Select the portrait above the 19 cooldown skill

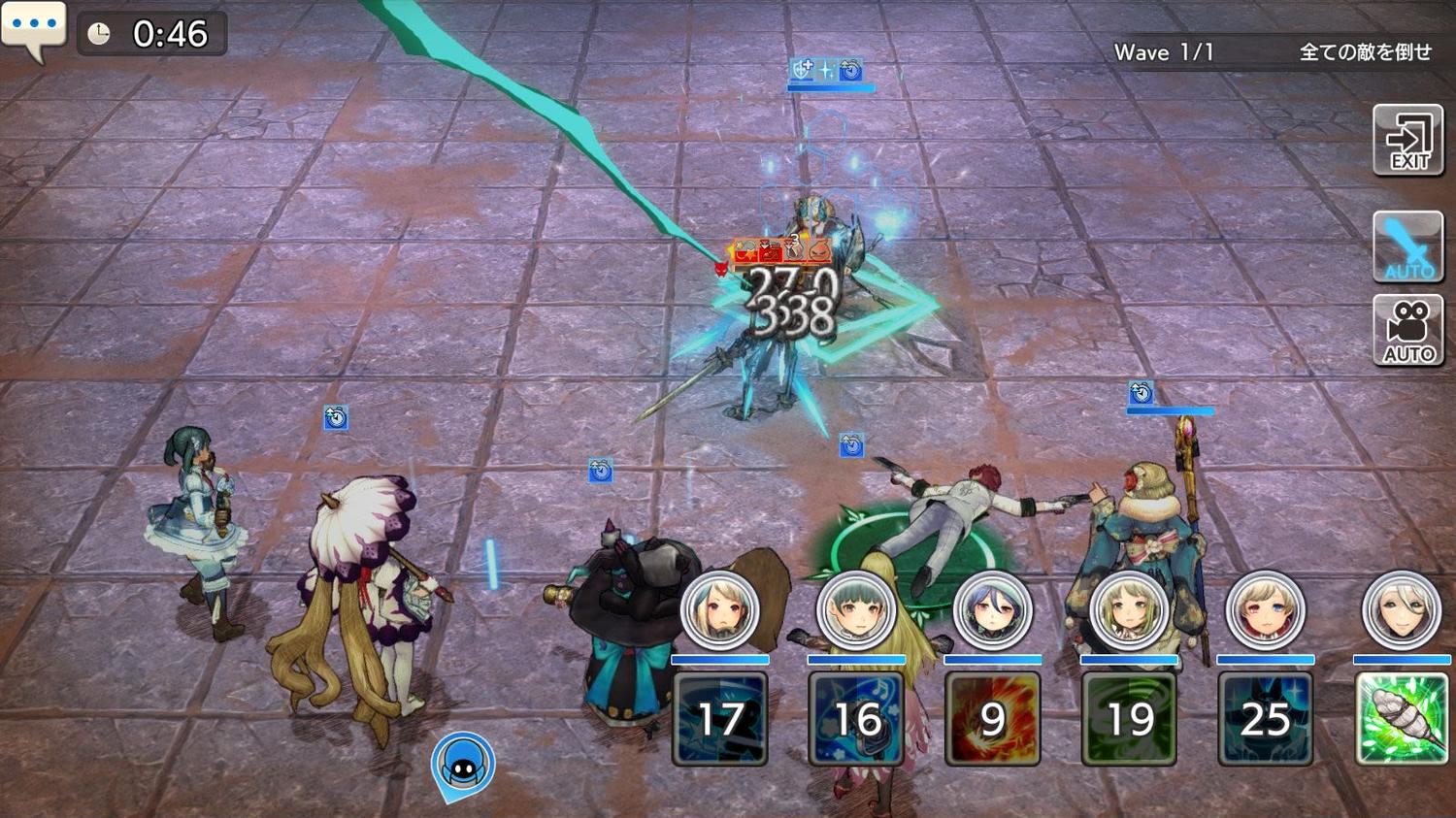click(x=1129, y=611)
